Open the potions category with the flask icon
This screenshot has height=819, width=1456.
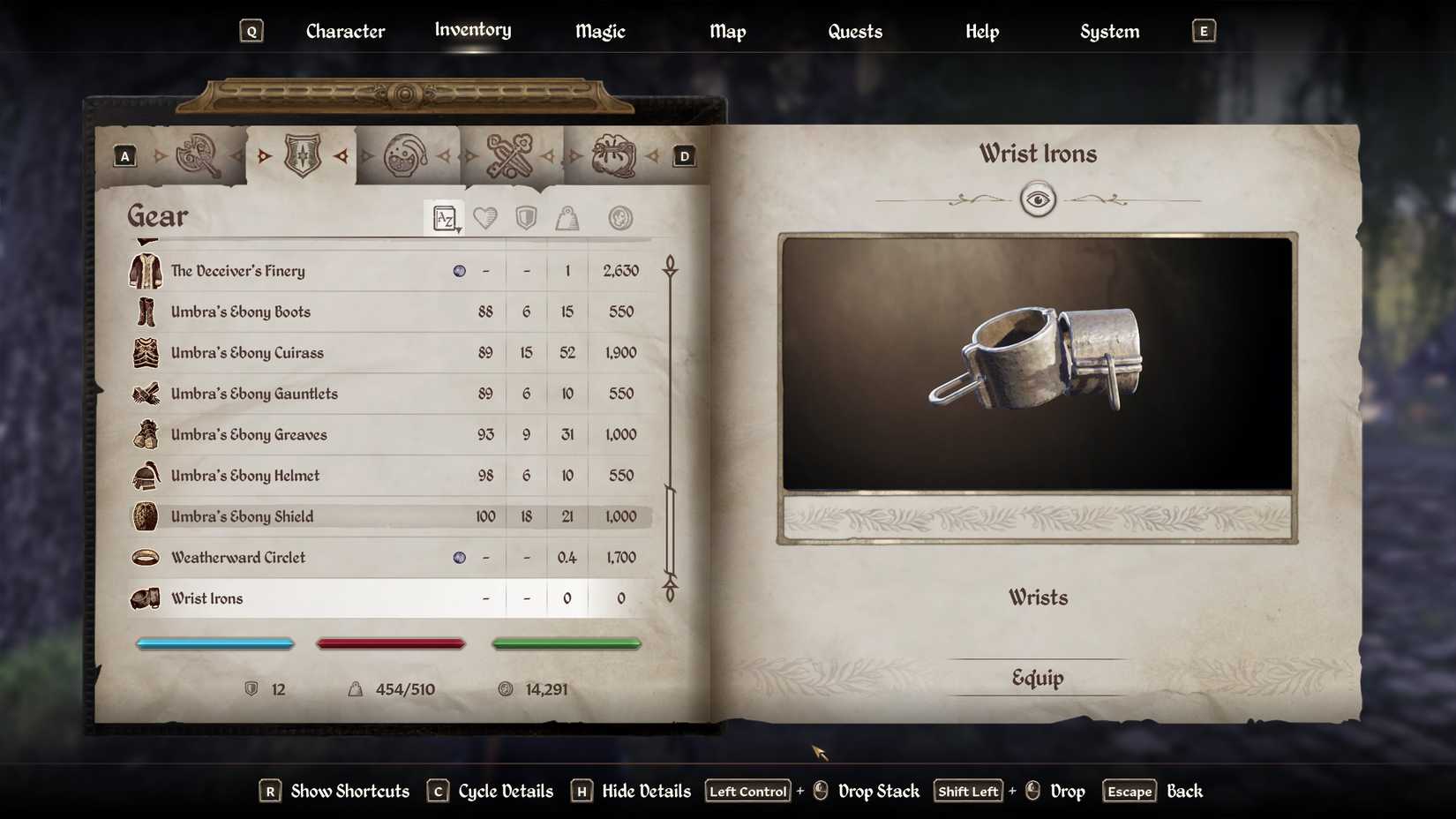point(408,154)
